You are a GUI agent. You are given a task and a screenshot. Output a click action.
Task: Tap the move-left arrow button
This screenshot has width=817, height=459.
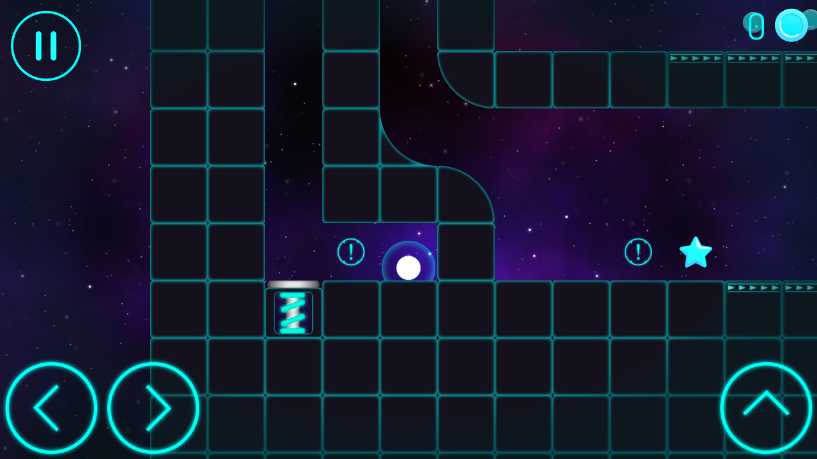[51, 408]
